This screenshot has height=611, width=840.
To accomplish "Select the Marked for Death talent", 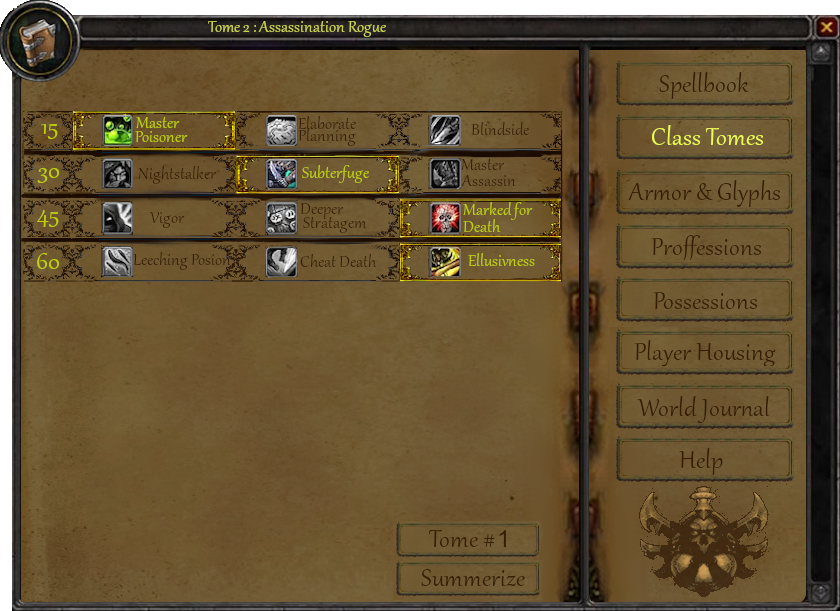I will (x=480, y=218).
